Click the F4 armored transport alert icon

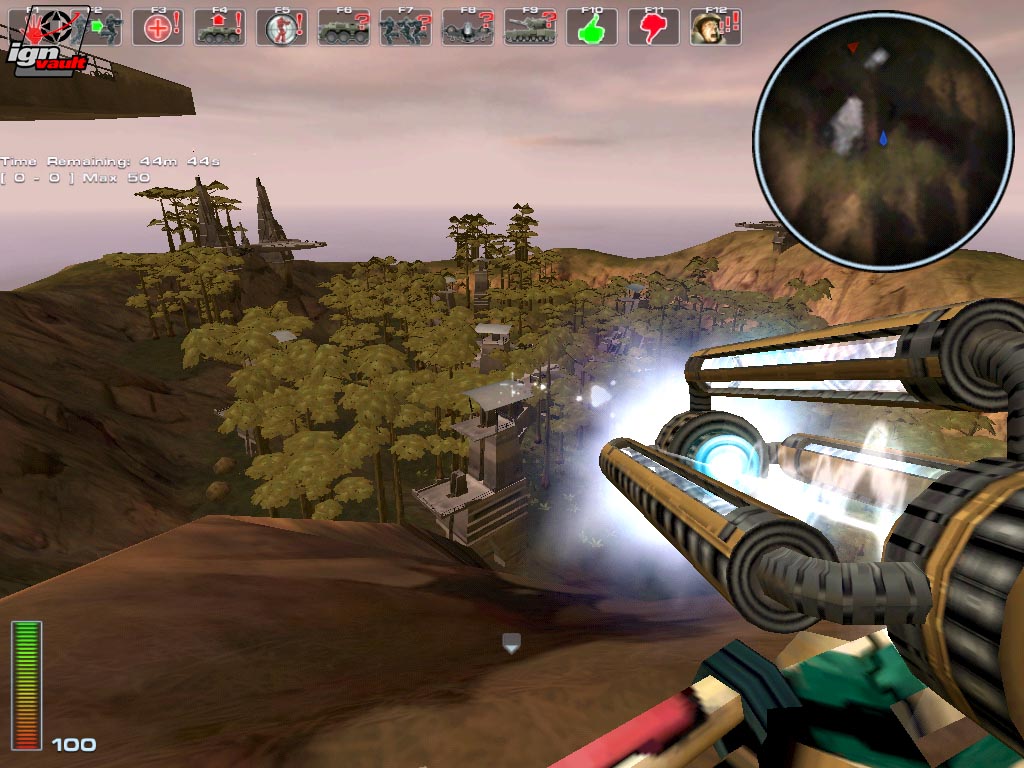(x=220, y=27)
